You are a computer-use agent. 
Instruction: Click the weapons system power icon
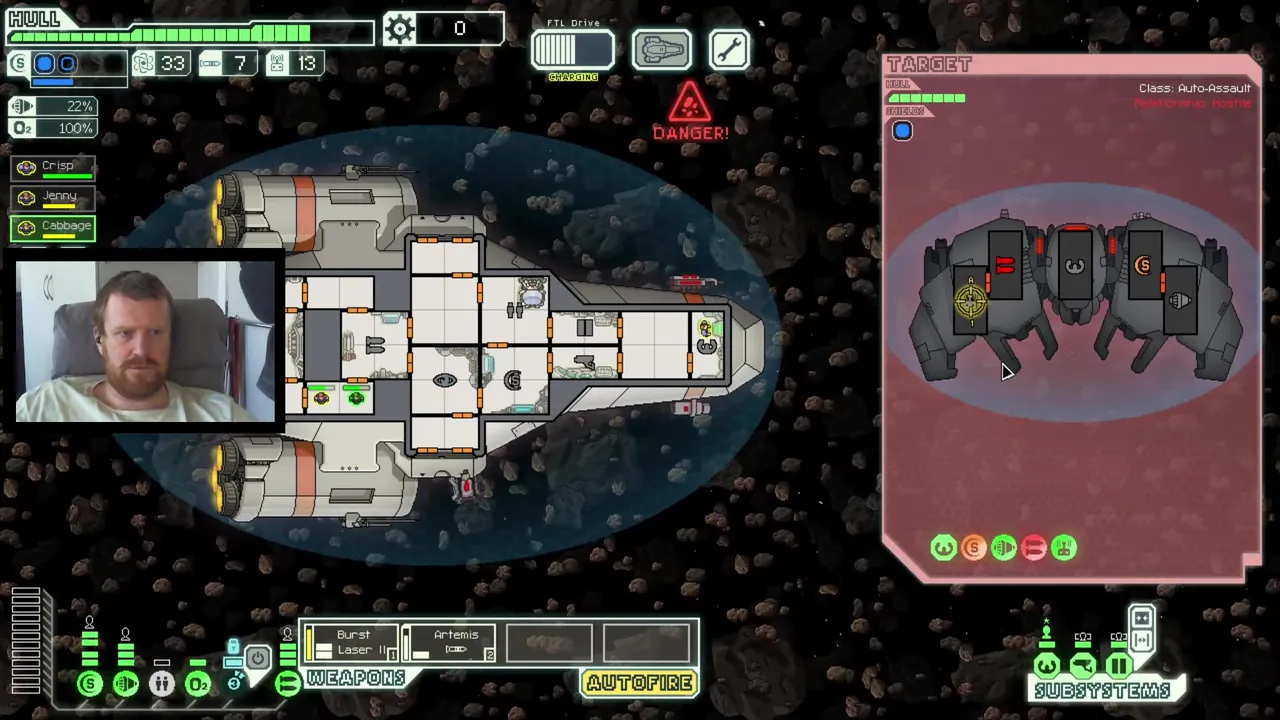287,684
